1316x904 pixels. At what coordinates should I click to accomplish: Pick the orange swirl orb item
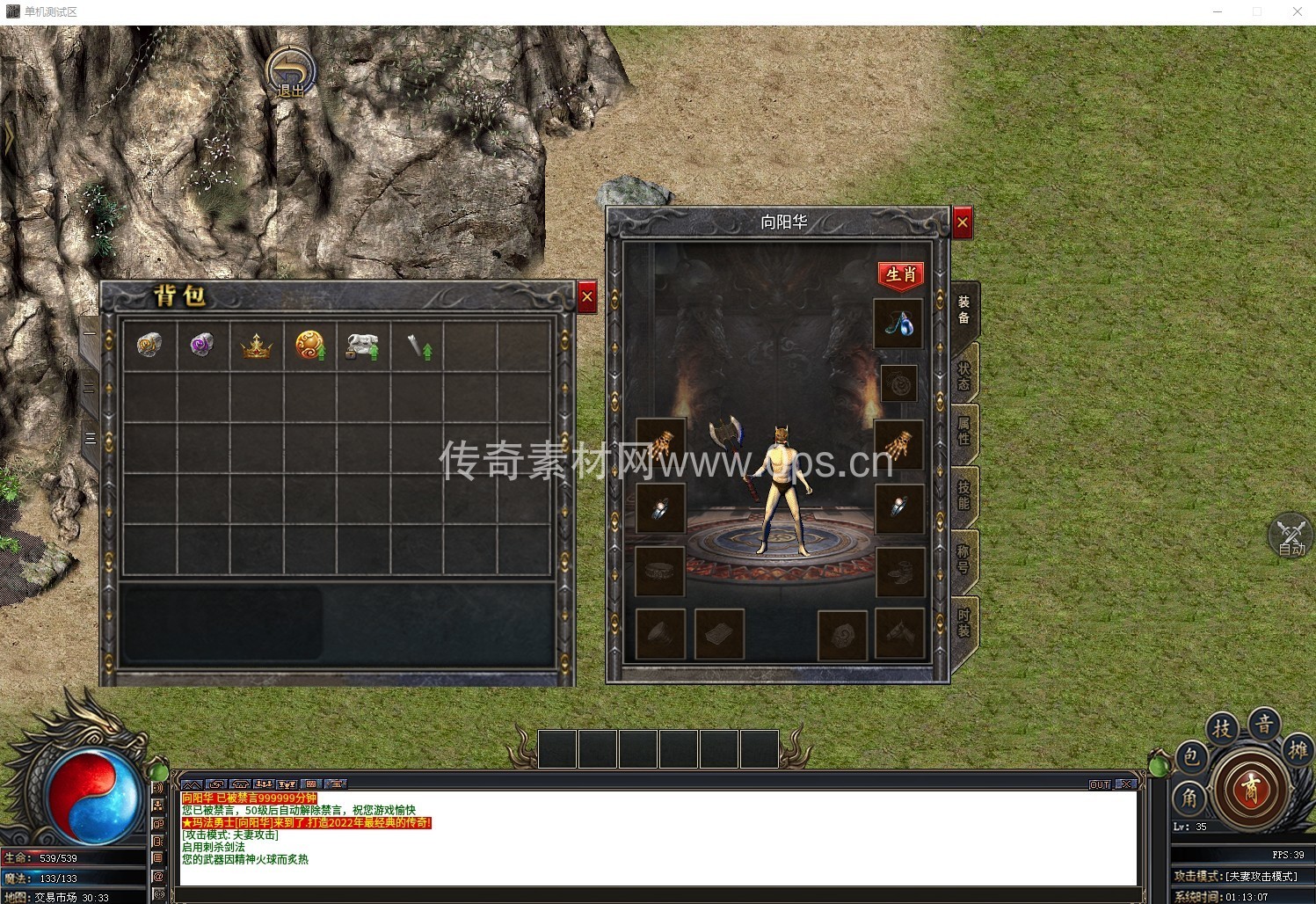(309, 346)
